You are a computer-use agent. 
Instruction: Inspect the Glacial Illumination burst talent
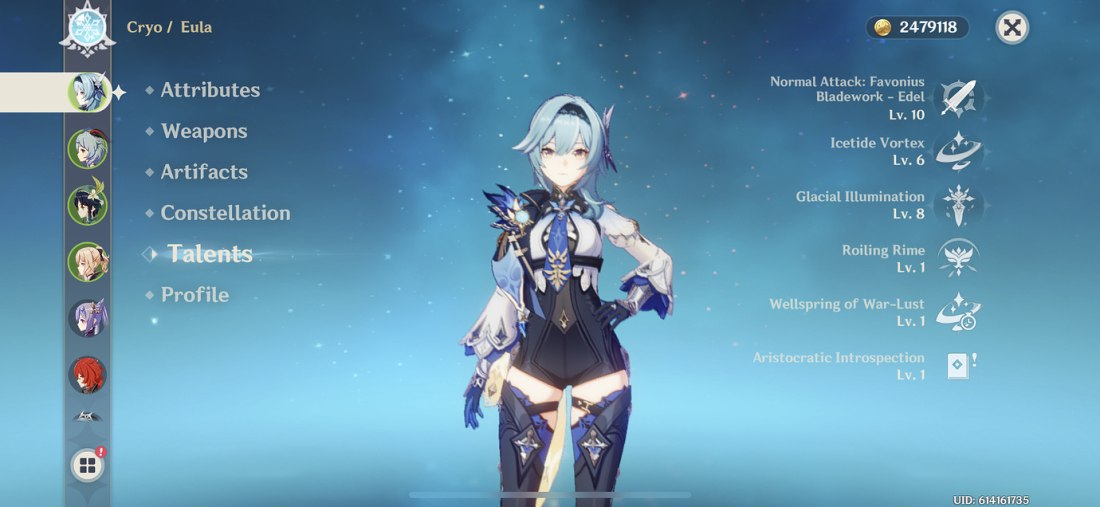(x=960, y=205)
